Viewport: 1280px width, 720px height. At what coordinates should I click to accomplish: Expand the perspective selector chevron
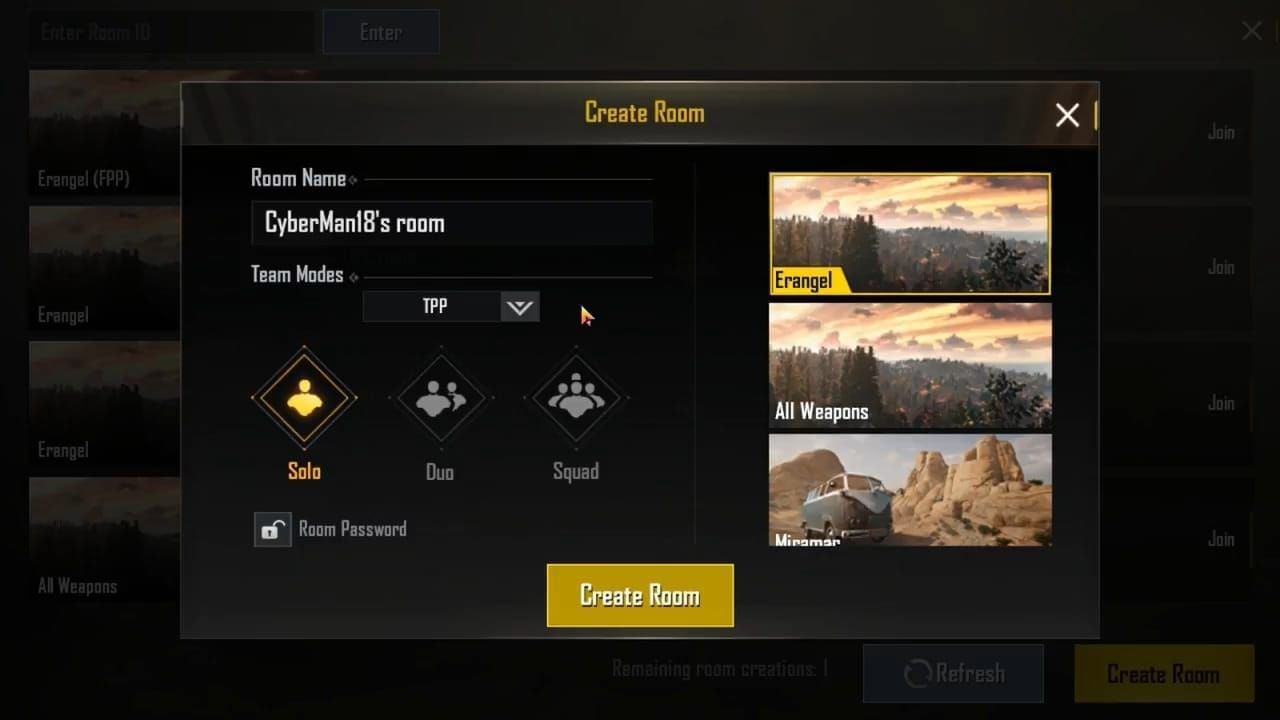(519, 306)
